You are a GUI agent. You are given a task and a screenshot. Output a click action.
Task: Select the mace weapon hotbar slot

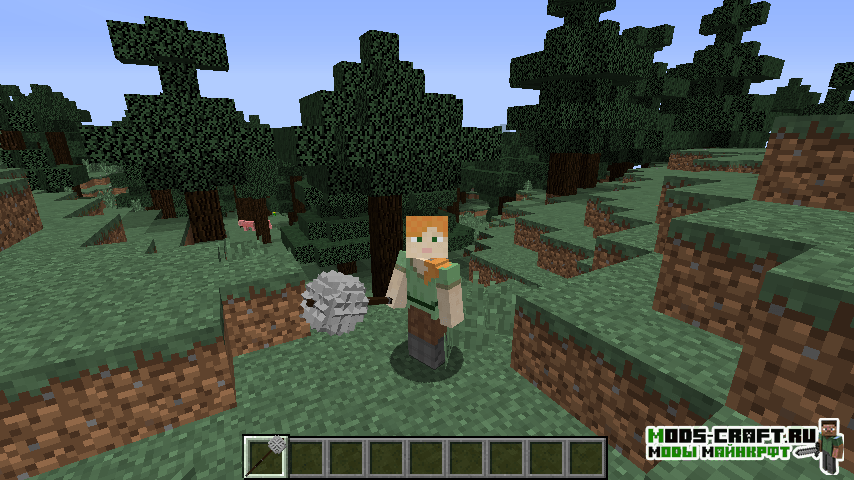[266, 457]
